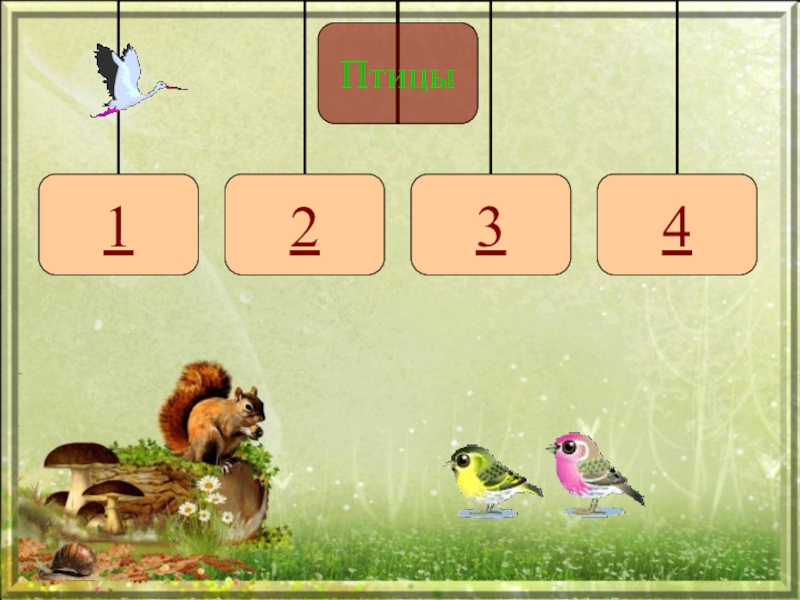Choose hanging card number 3

pyautogui.click(x=490, y=225)
